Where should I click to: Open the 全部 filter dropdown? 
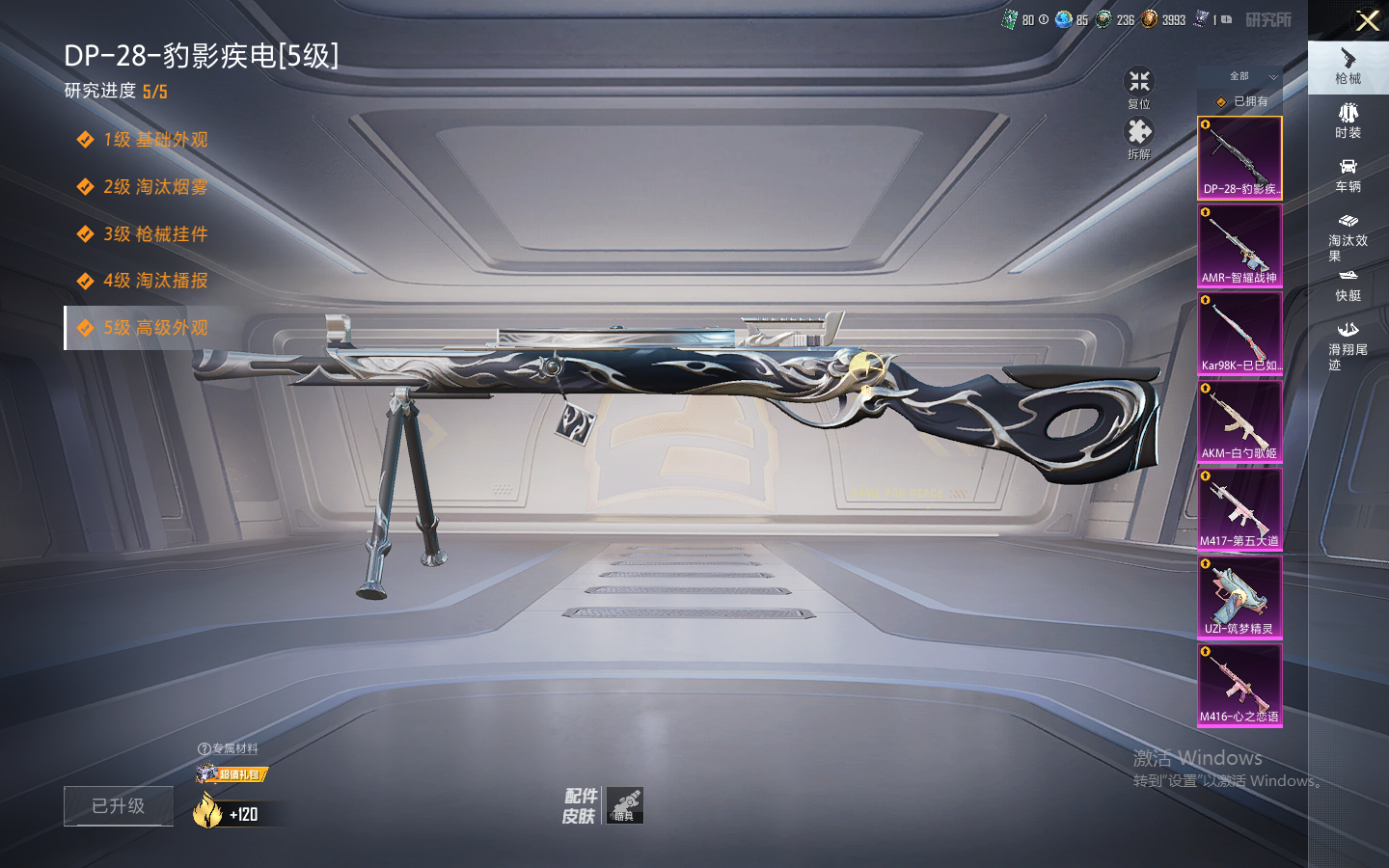click(x=1239, y=76)
